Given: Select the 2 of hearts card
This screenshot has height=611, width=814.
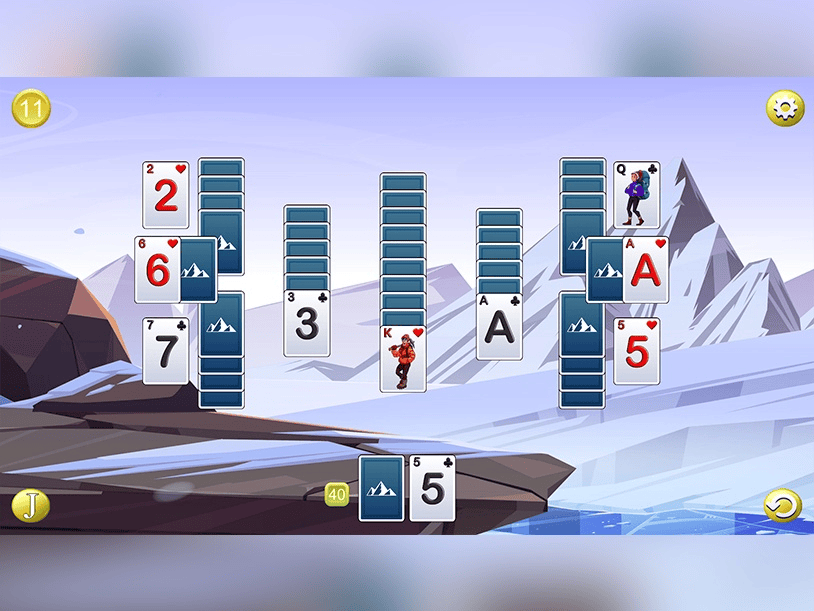Looking at the screenshot, I should coord(165,194).
